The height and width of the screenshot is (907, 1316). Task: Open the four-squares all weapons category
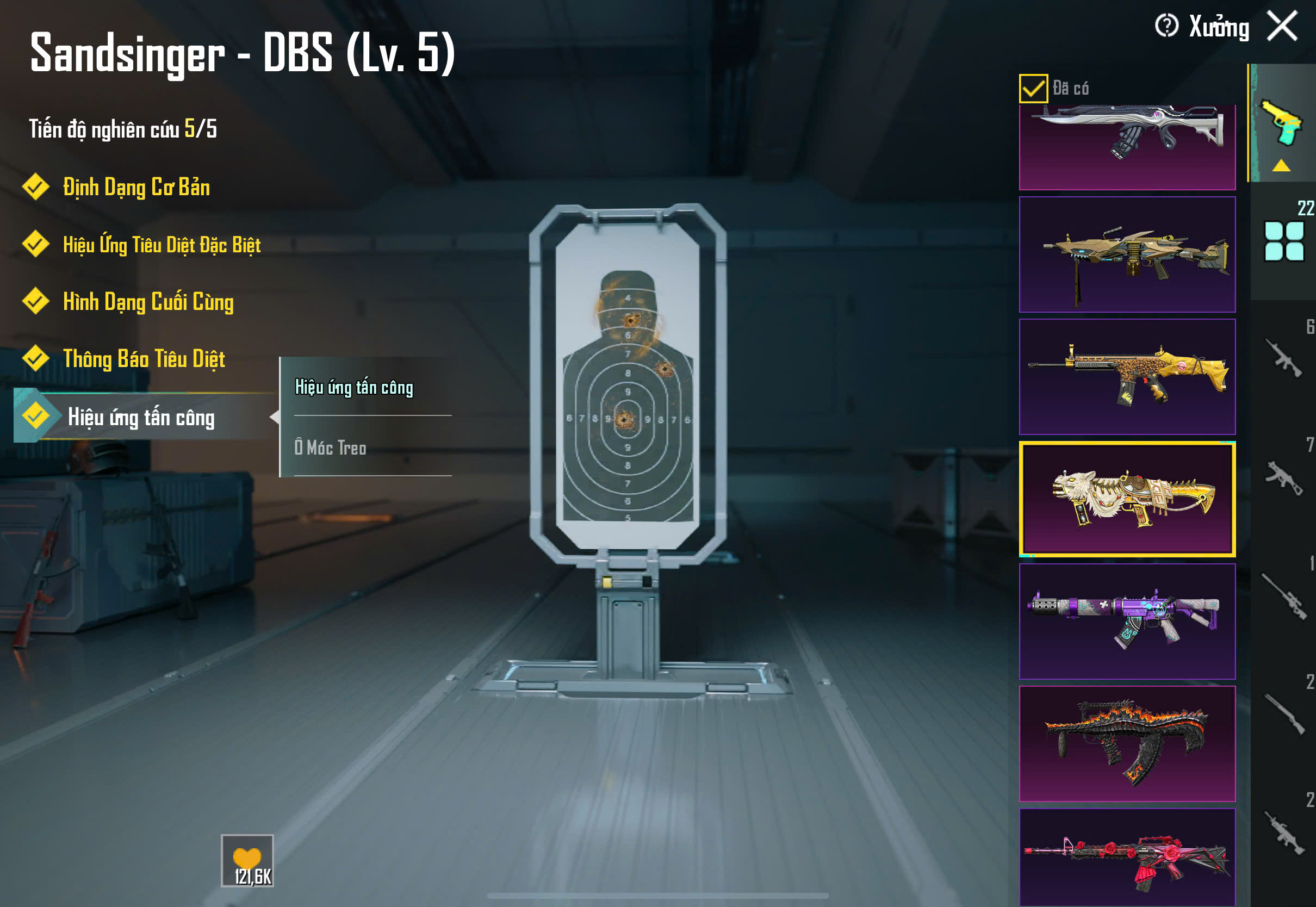coord(1283,241)
